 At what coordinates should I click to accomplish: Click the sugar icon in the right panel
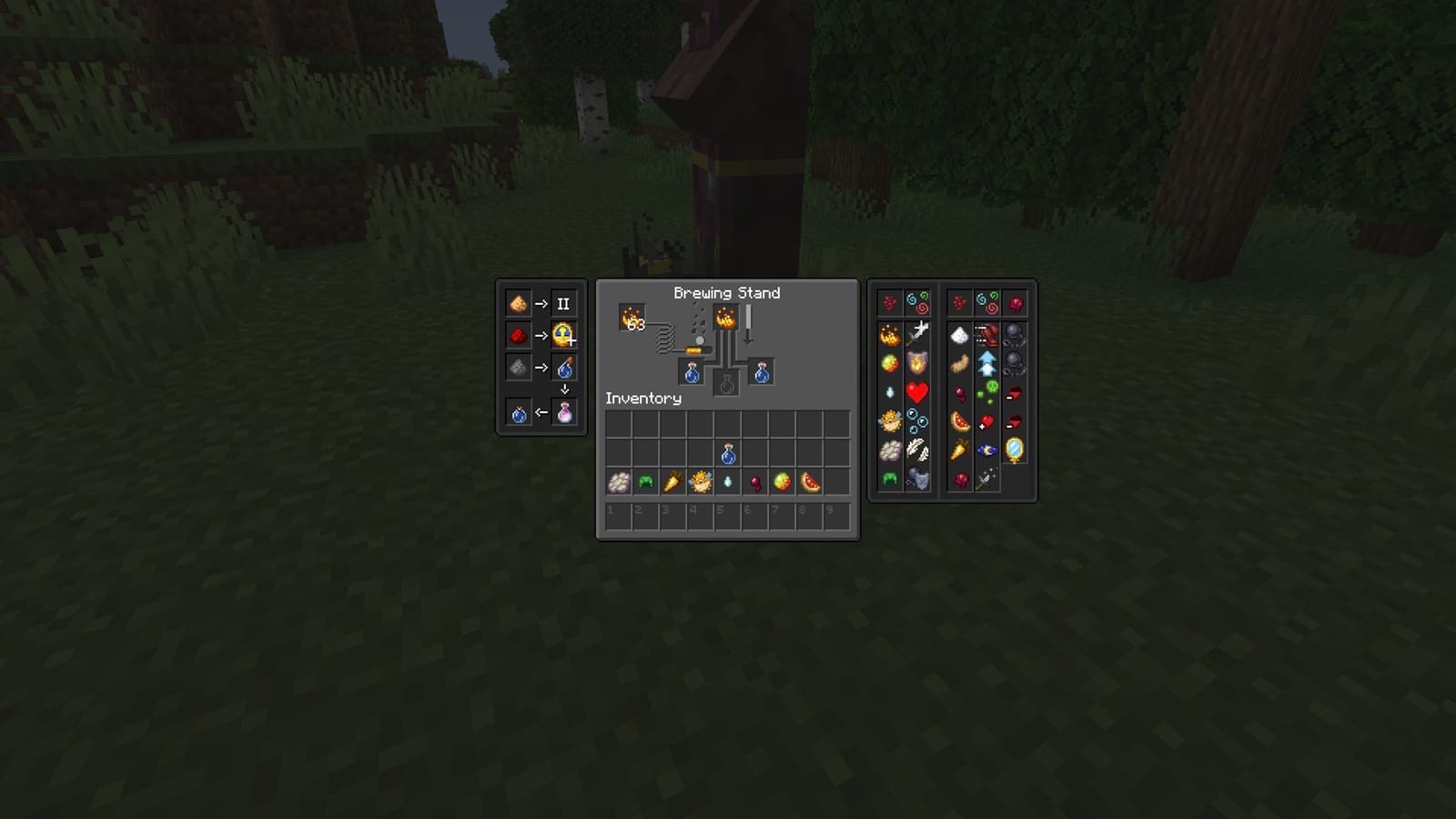pyautogui.click(x=960, y=335)
